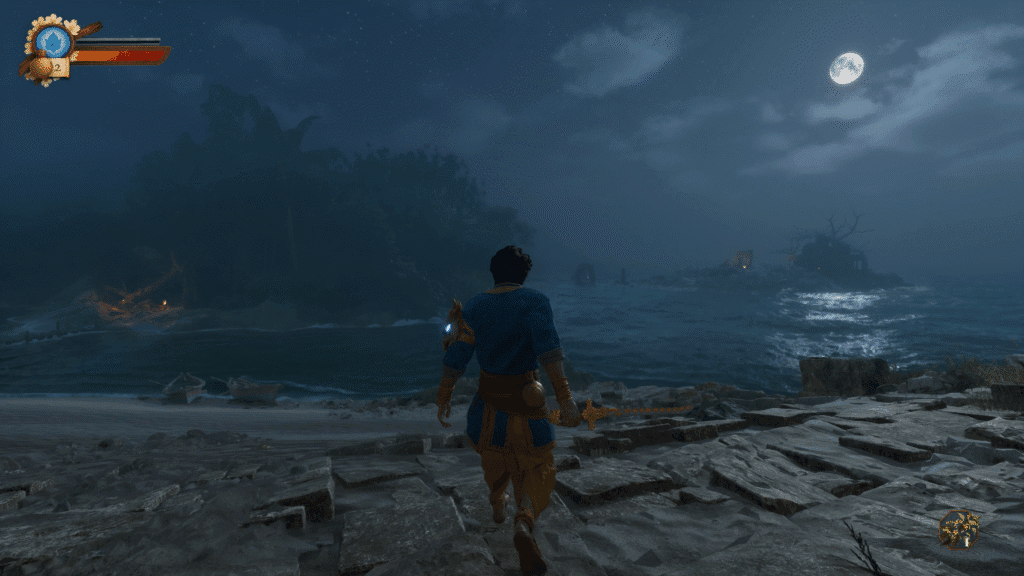Click the golden octagonal emblem icon
The height and width of the screenshot is (576, 1024).
pos(958,527)
